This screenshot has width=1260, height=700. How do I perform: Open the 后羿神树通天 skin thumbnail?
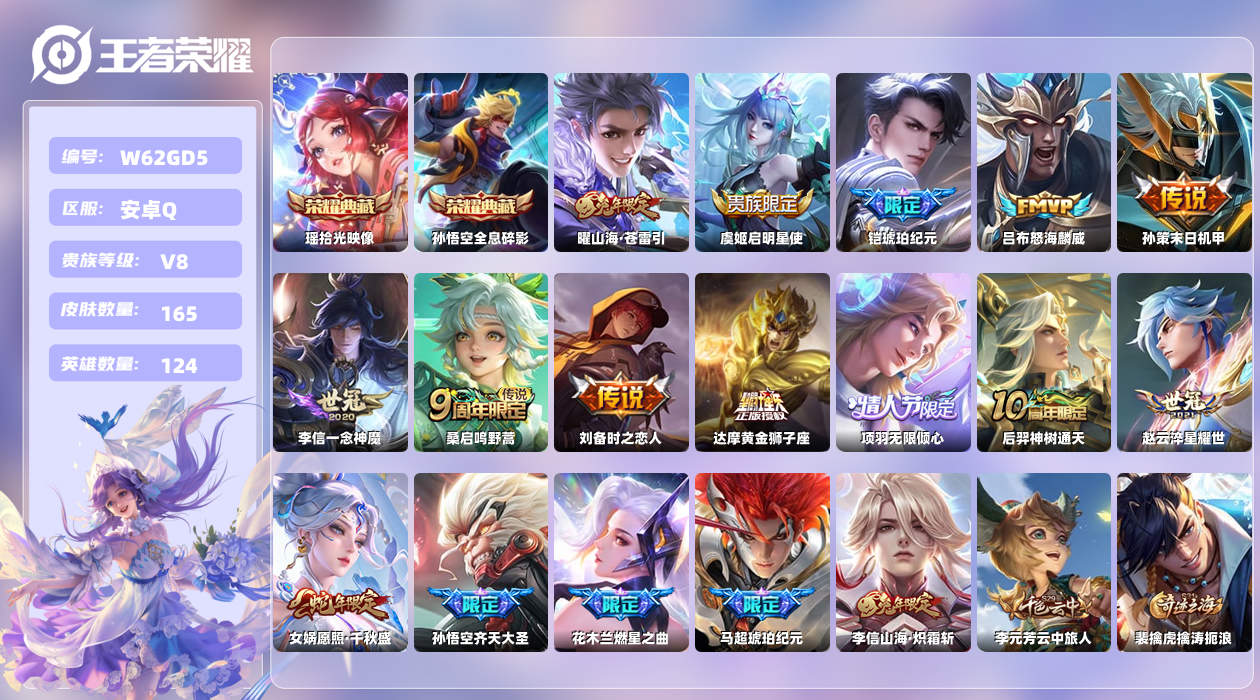pos(1043,362)
